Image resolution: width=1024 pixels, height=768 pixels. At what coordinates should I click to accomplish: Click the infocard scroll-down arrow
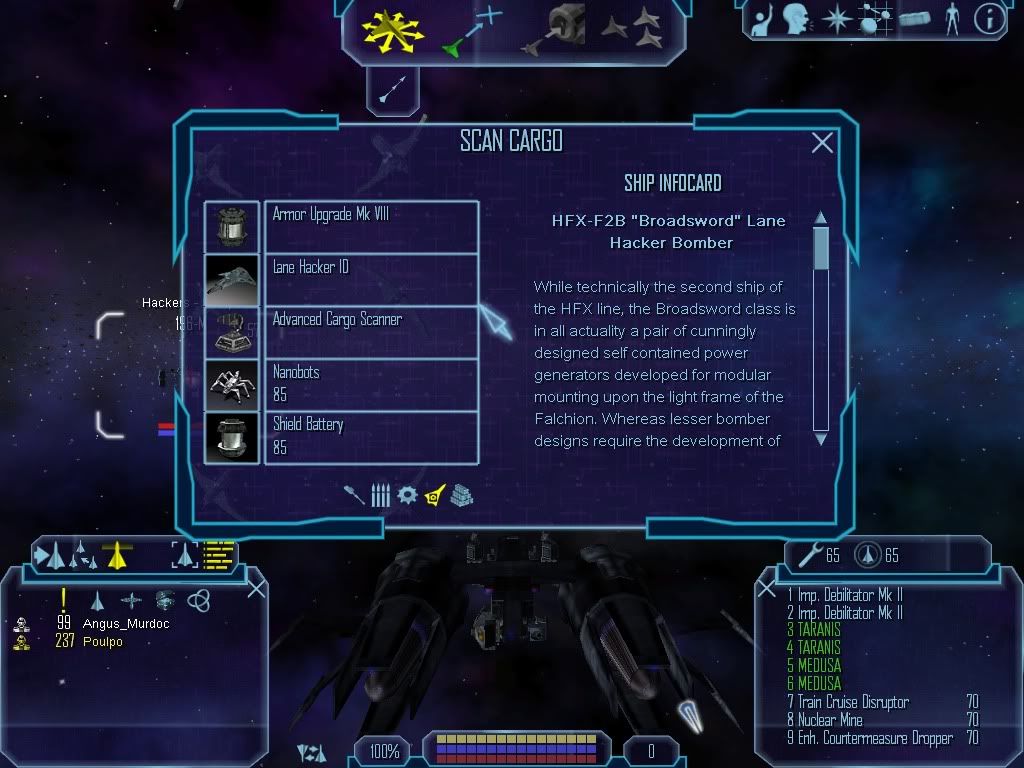[x=821, y=438]
